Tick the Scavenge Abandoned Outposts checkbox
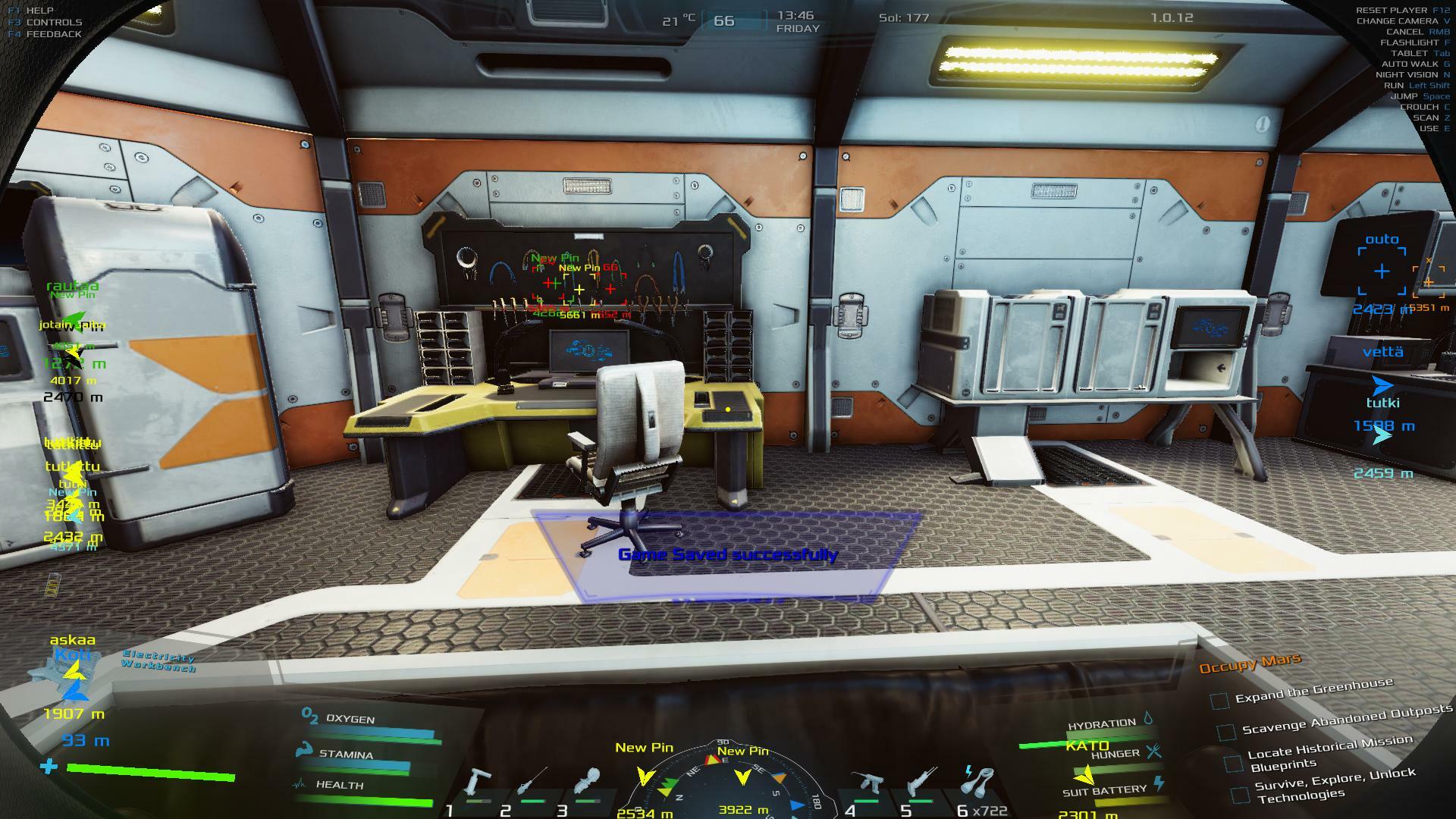This screenshot has height=819, width=1456. pyautogui.click(x=1226, y=732)
